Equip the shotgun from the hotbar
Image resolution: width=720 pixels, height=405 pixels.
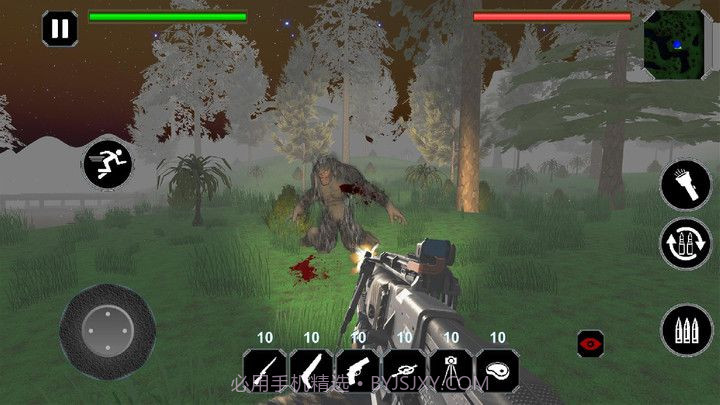pyautogui.click(x=311, y=370)
